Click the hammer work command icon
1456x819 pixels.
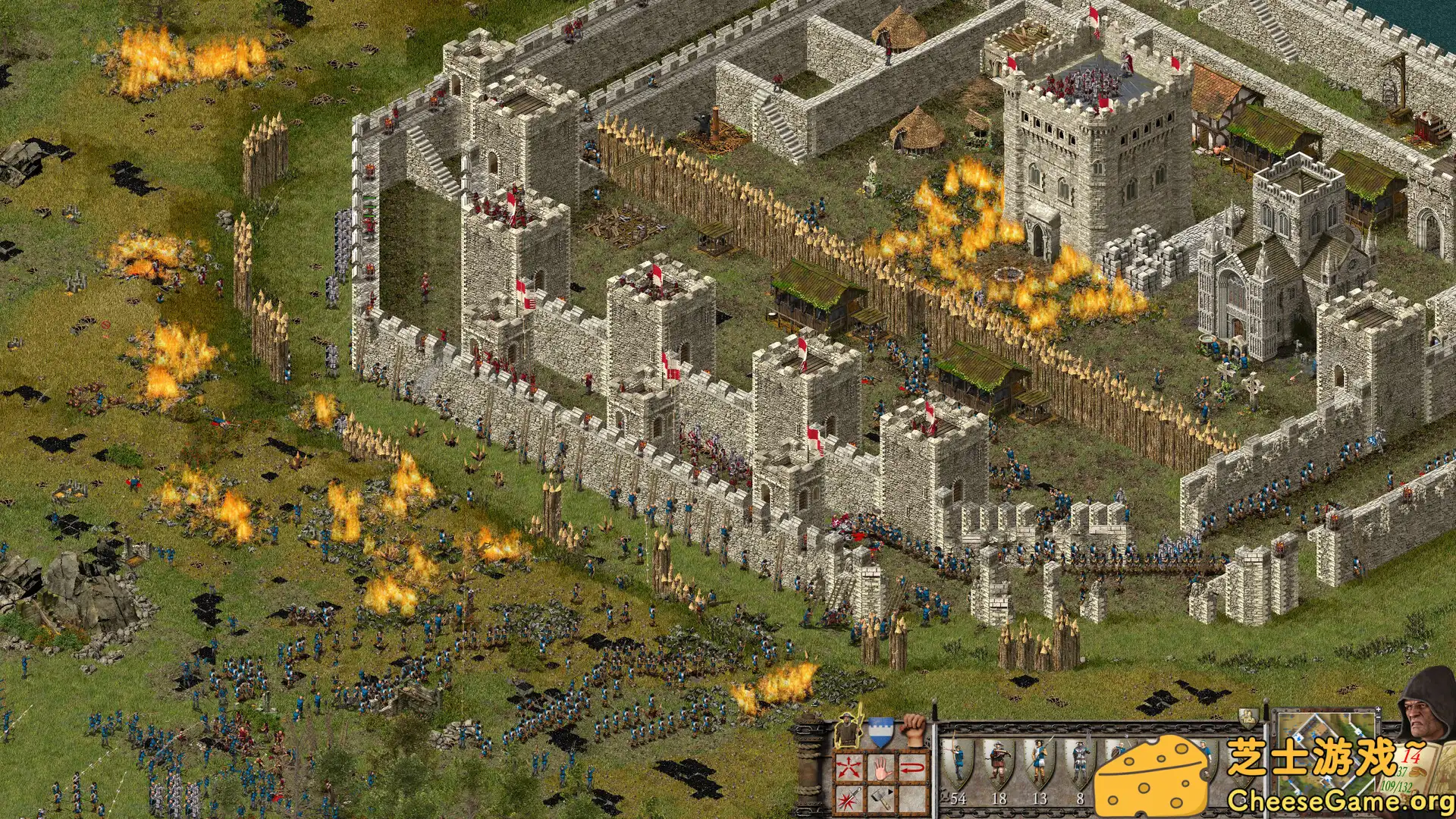coord(880,799)
